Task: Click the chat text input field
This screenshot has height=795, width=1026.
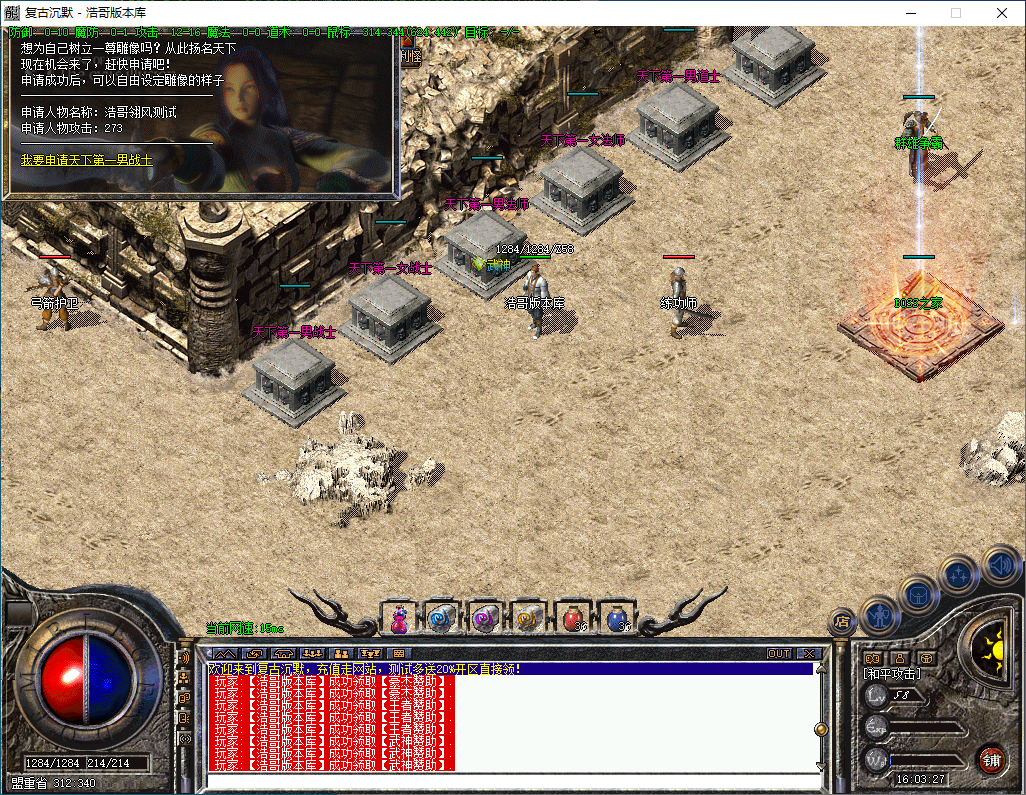Action: pyautogui.click(x=510, y=781)
